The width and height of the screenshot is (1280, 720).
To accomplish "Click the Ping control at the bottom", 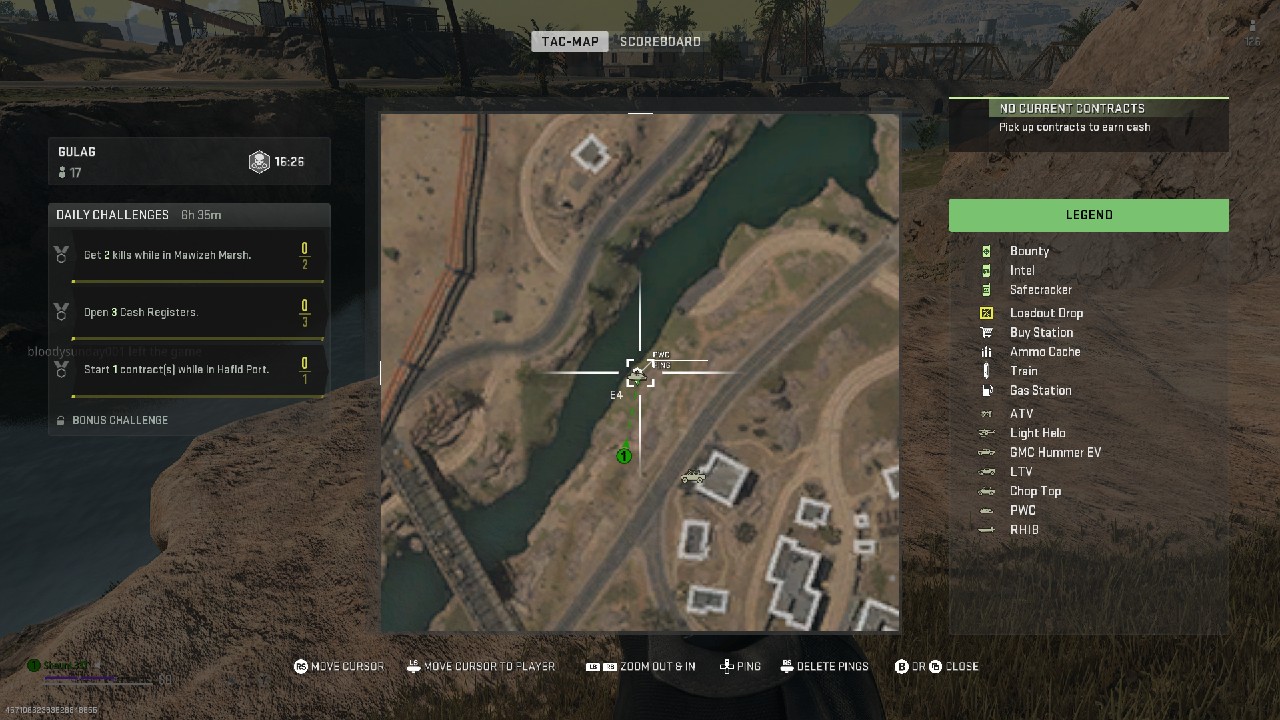I will [740, 666].
